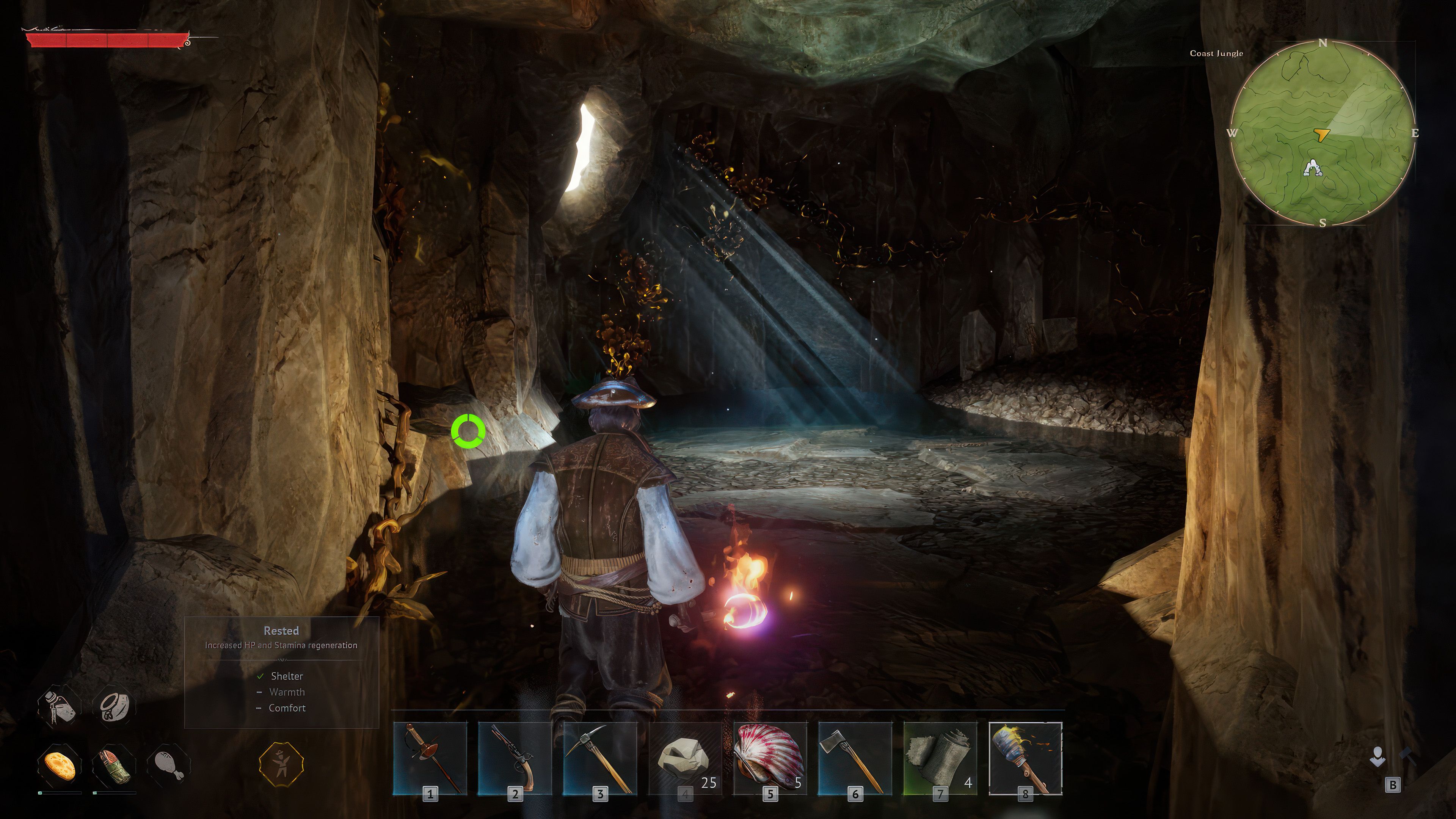The width and height of the screenshot is (1456, 819).
Task: Equip the flintlock pistol slot
Action: pyautogui.click(x=515, y=758)
